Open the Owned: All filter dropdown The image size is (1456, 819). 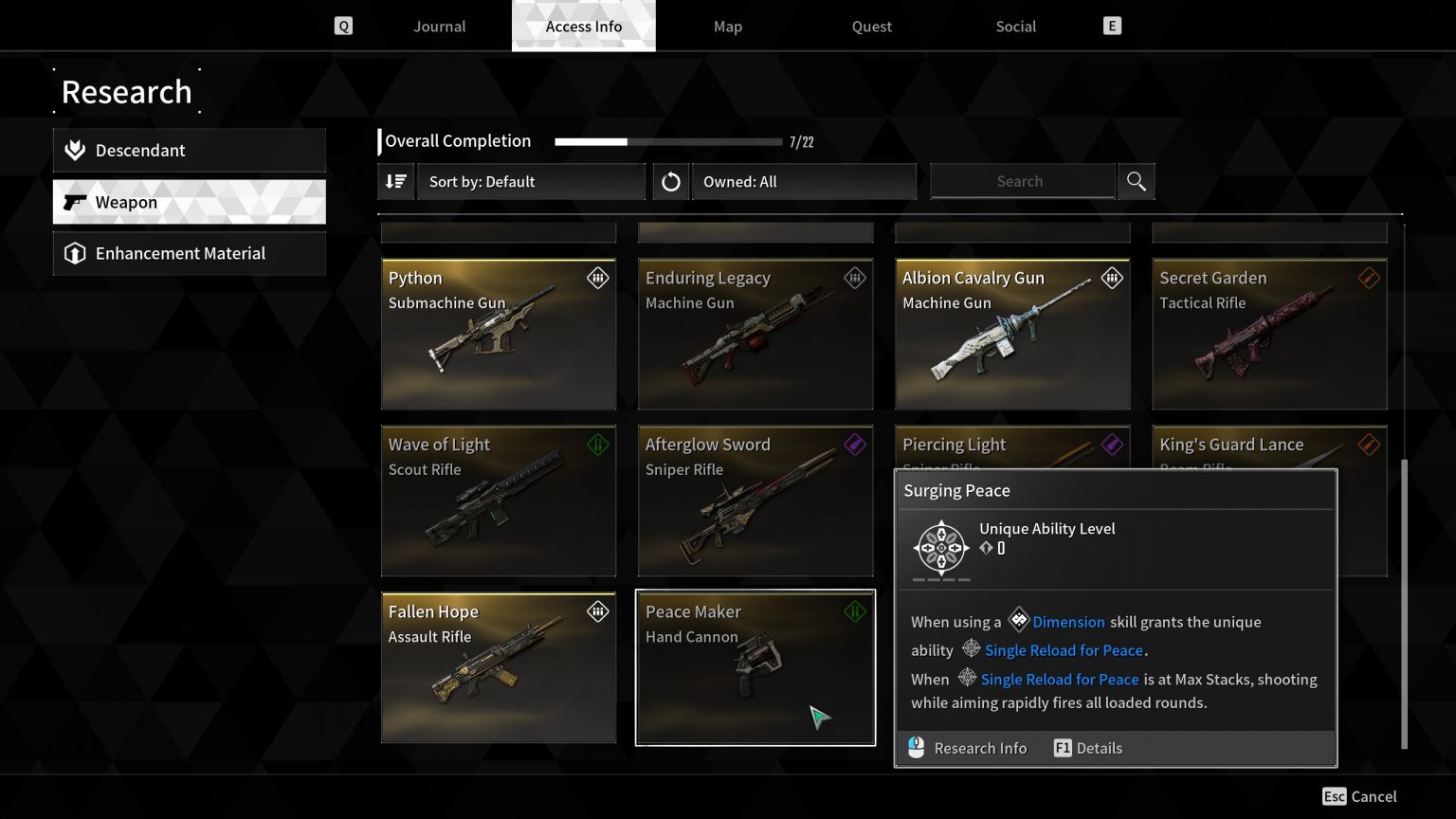804,181
